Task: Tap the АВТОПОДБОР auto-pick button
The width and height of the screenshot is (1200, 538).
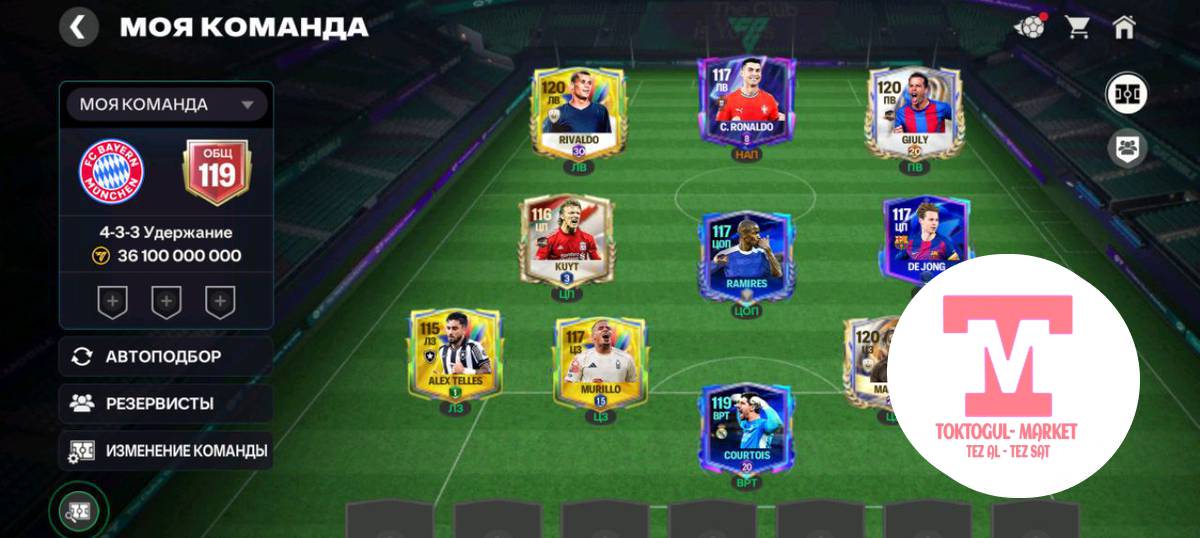Action: point(165,356)
